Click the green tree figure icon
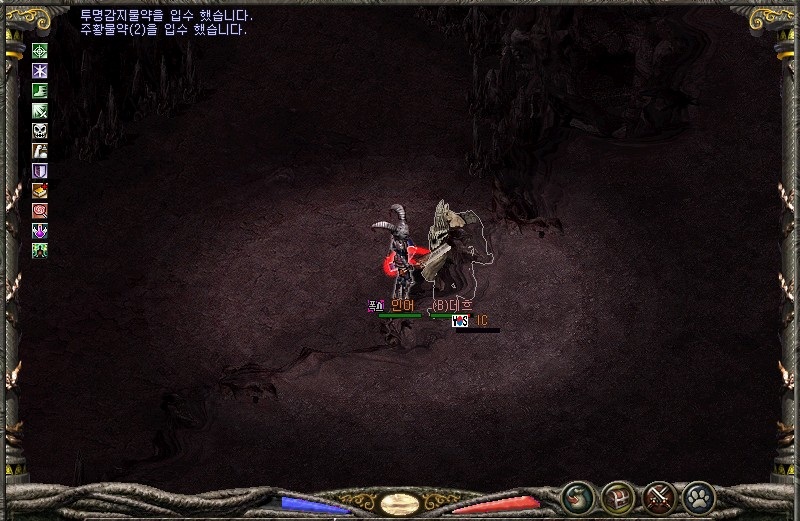The width and height of the screenshot is (800, 521). [40, 250]
